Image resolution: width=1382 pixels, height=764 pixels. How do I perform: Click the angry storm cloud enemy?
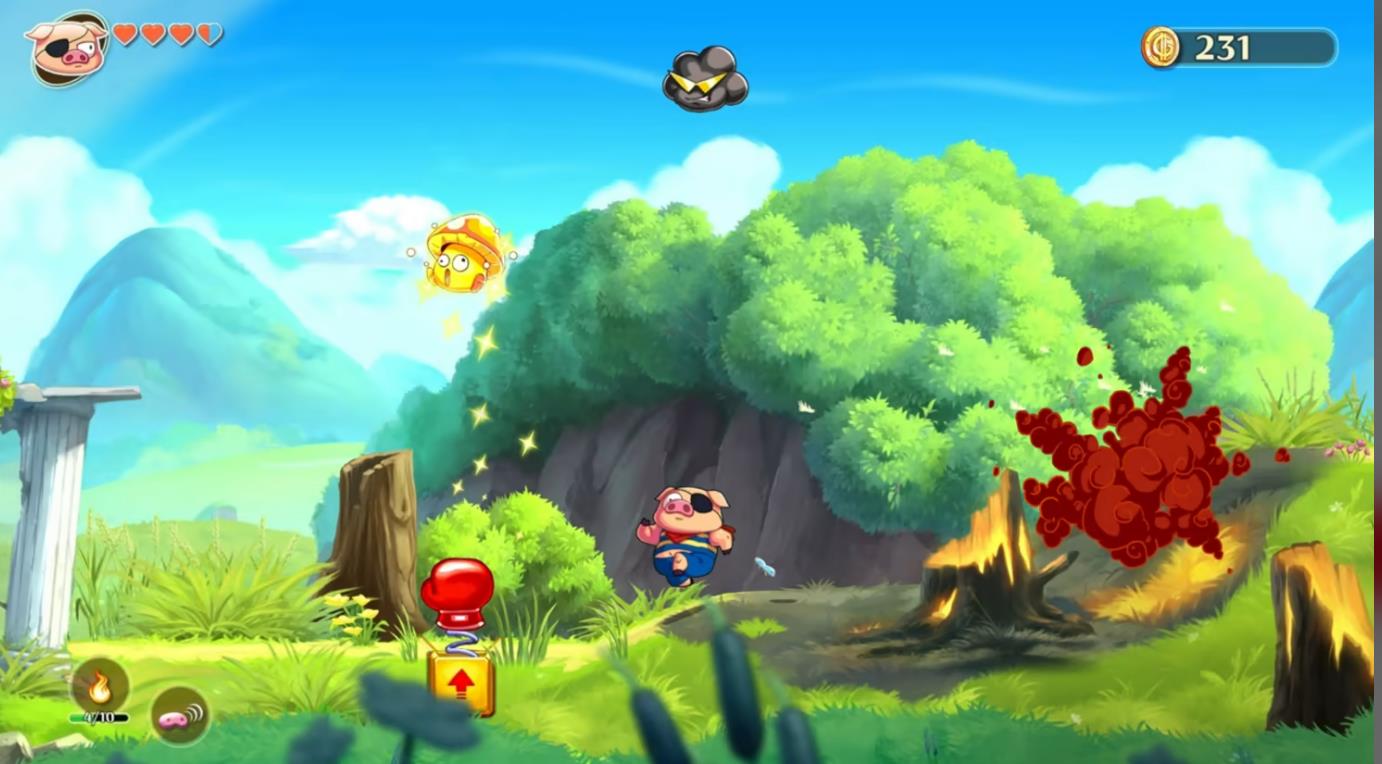click(x=703, y=80)
